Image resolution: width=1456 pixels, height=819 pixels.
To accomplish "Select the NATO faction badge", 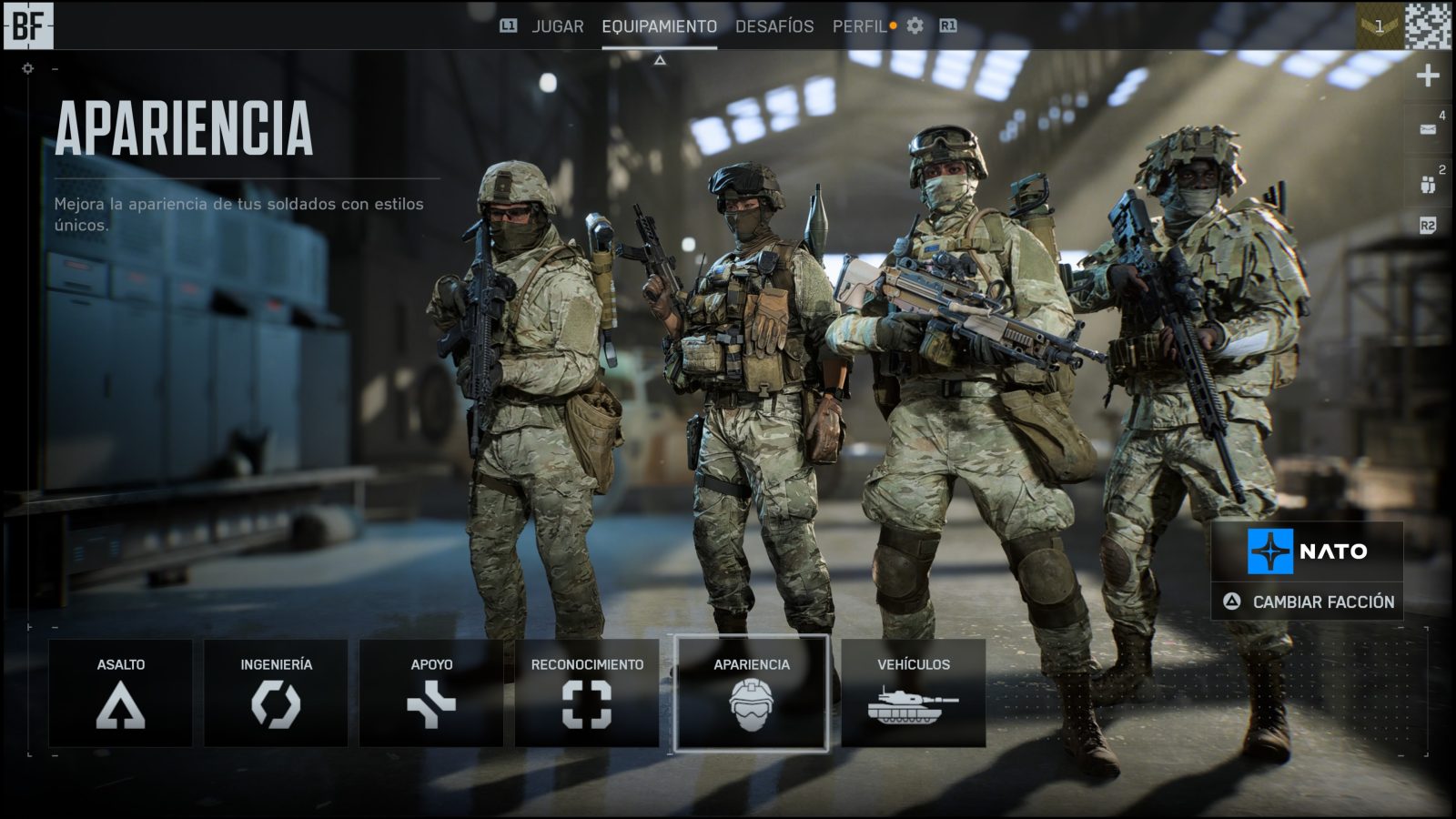I will point(1307,551).
